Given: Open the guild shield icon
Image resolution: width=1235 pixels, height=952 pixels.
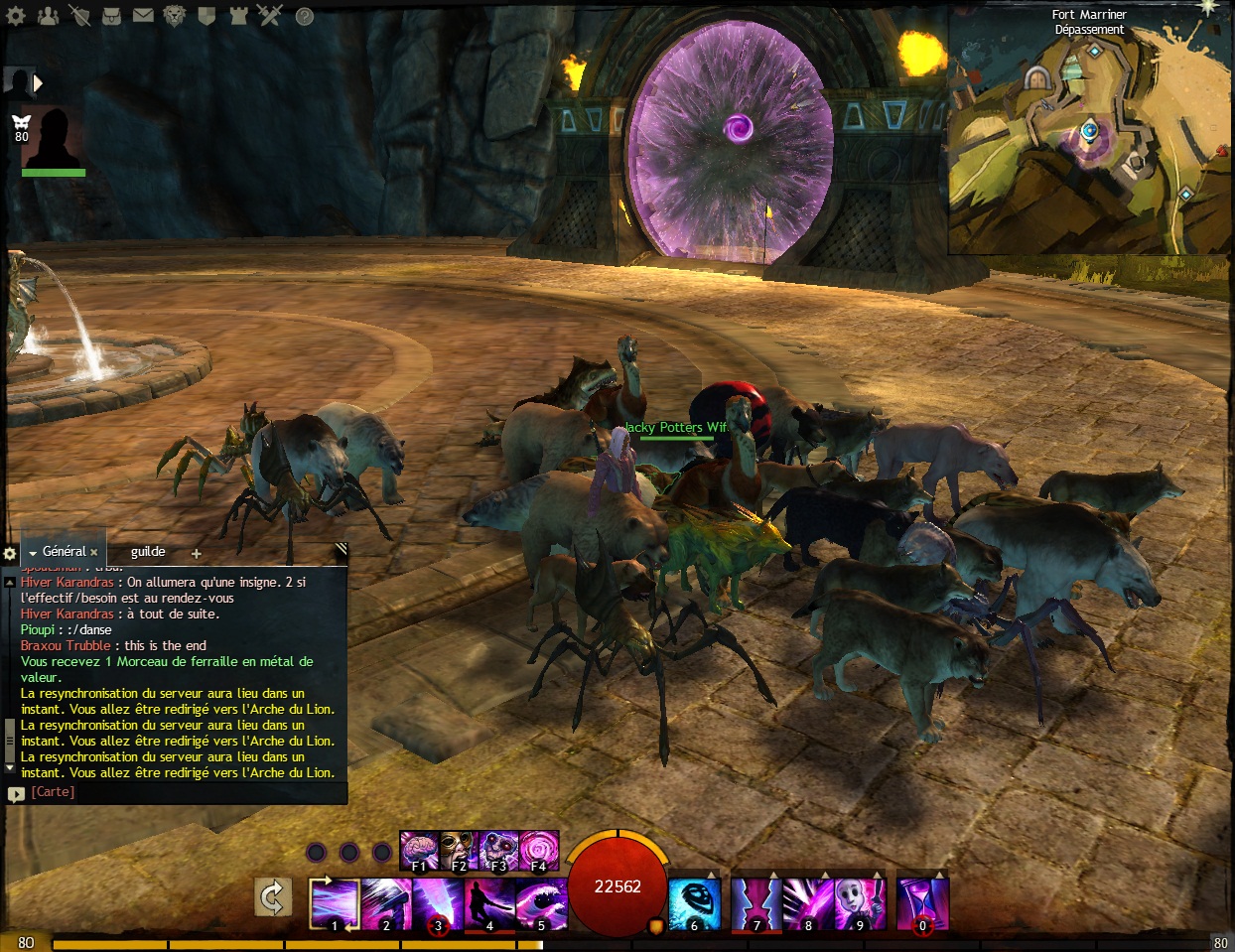Looking at the screenshot, I should tap(206, 16).
